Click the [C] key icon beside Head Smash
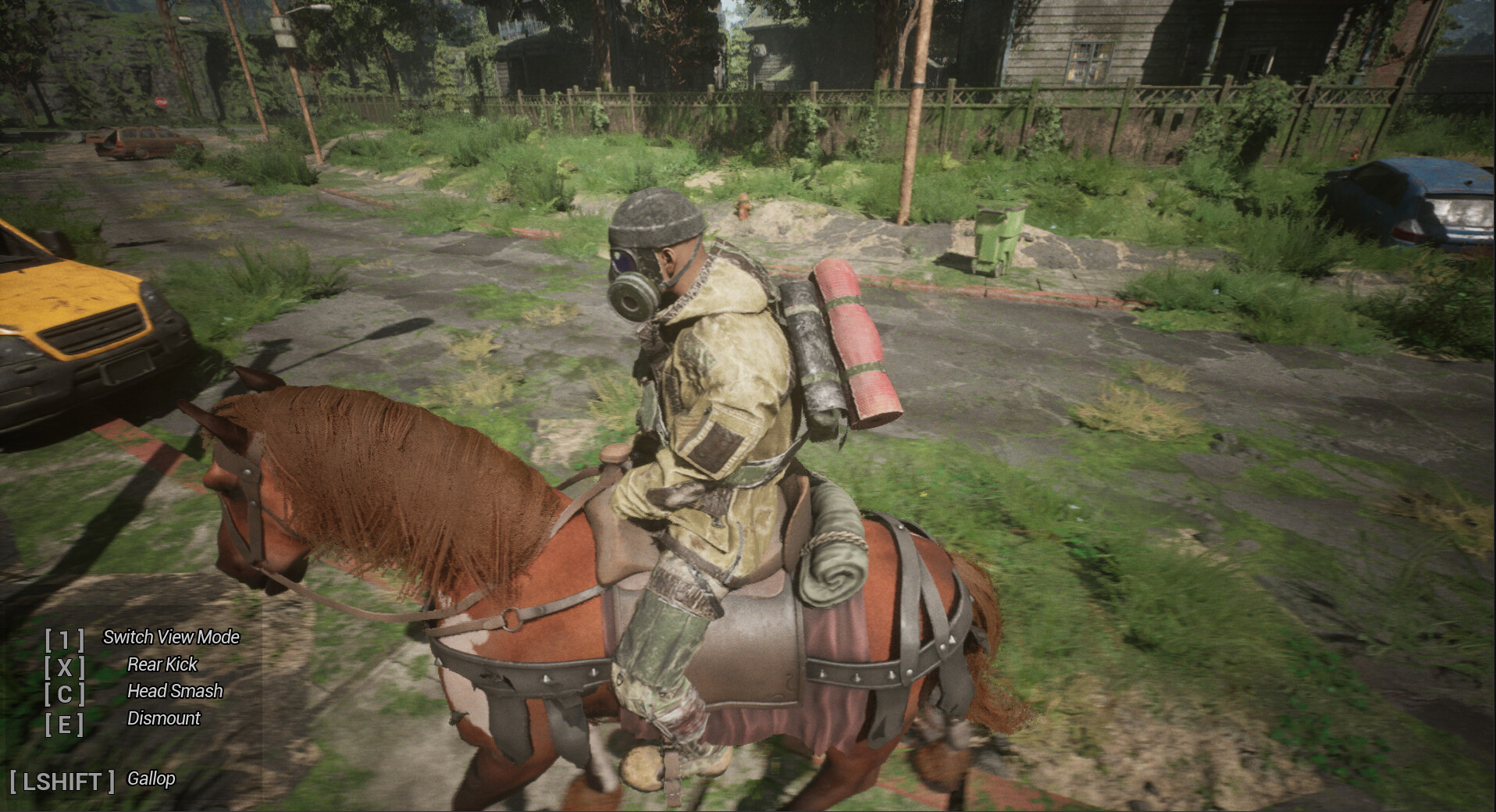This screenshot has height=812, width=1496. [66, 693]
